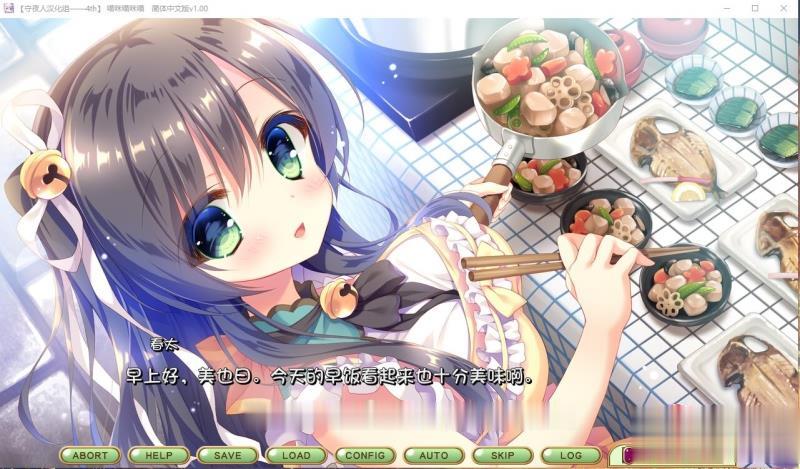This screenshot has height=469, width=800.
Task: Toggle AUTO text advance mode
Action: tap(433, 455)
